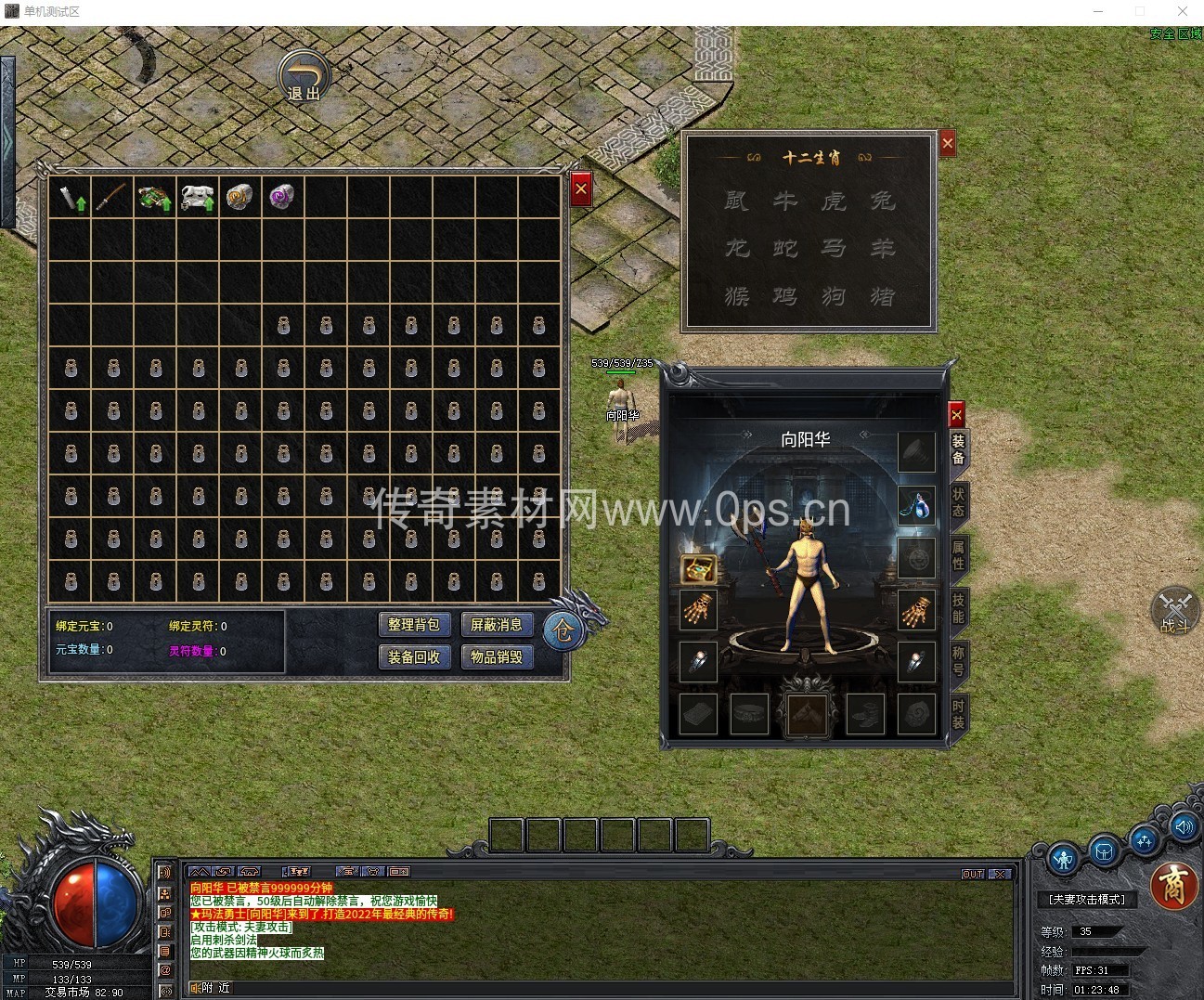Click the 退出 exit button
Screen dimensions: 1204x1000
pos(304,76)
